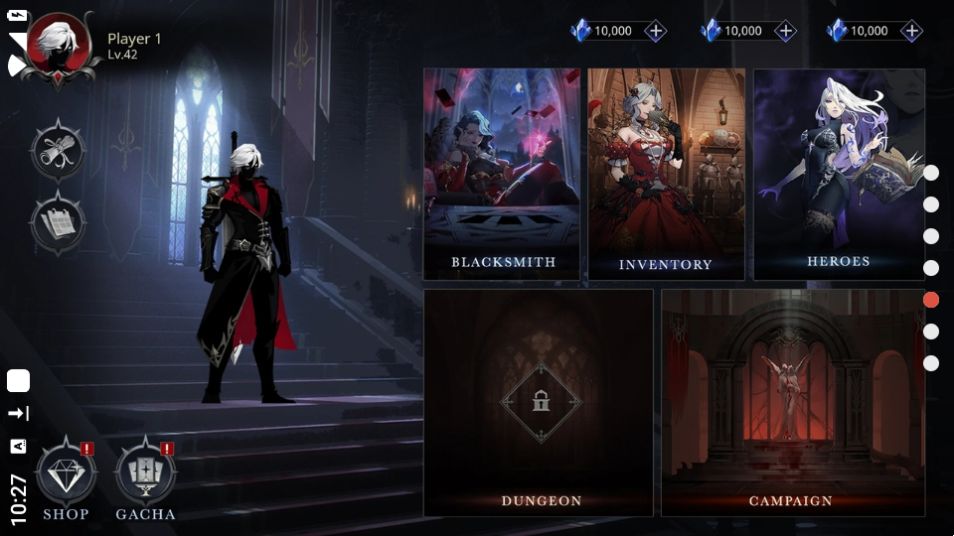Viewport: 954px width, 536px height.
Task: Select the locked Dungeon tile
Action: [539, 402]
